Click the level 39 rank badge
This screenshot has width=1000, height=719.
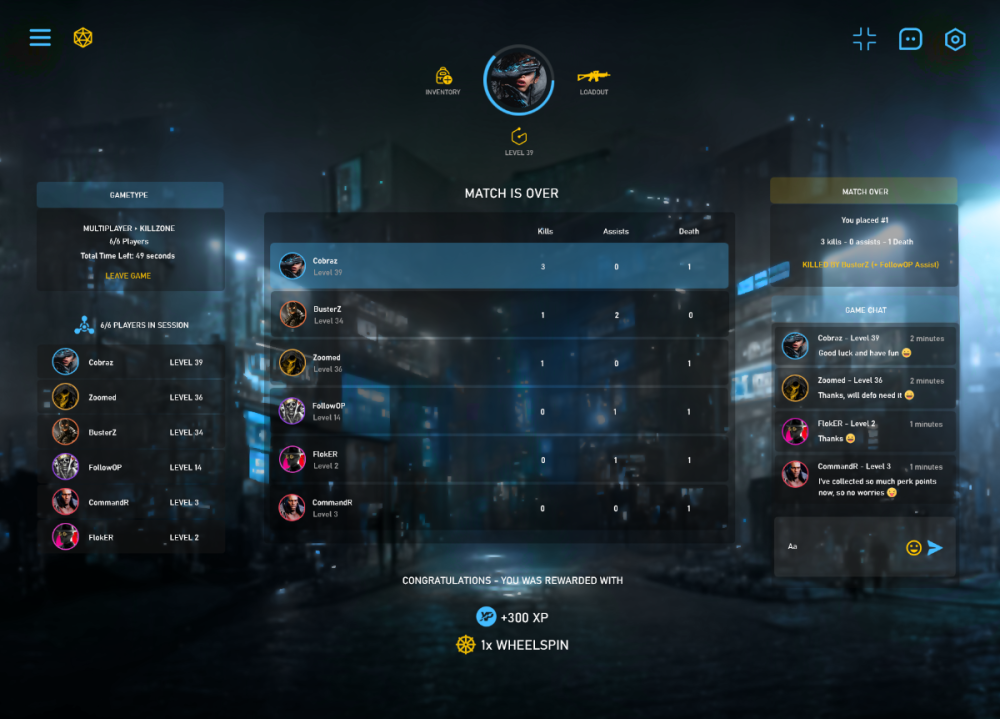point(518,137)
